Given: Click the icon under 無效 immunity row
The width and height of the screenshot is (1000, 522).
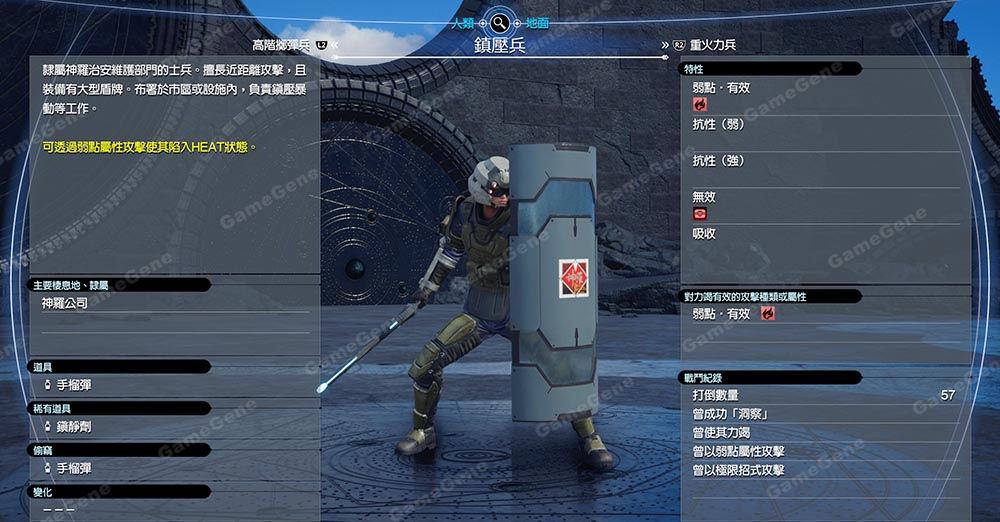Looking at the screenshot, I should (699, 214).
